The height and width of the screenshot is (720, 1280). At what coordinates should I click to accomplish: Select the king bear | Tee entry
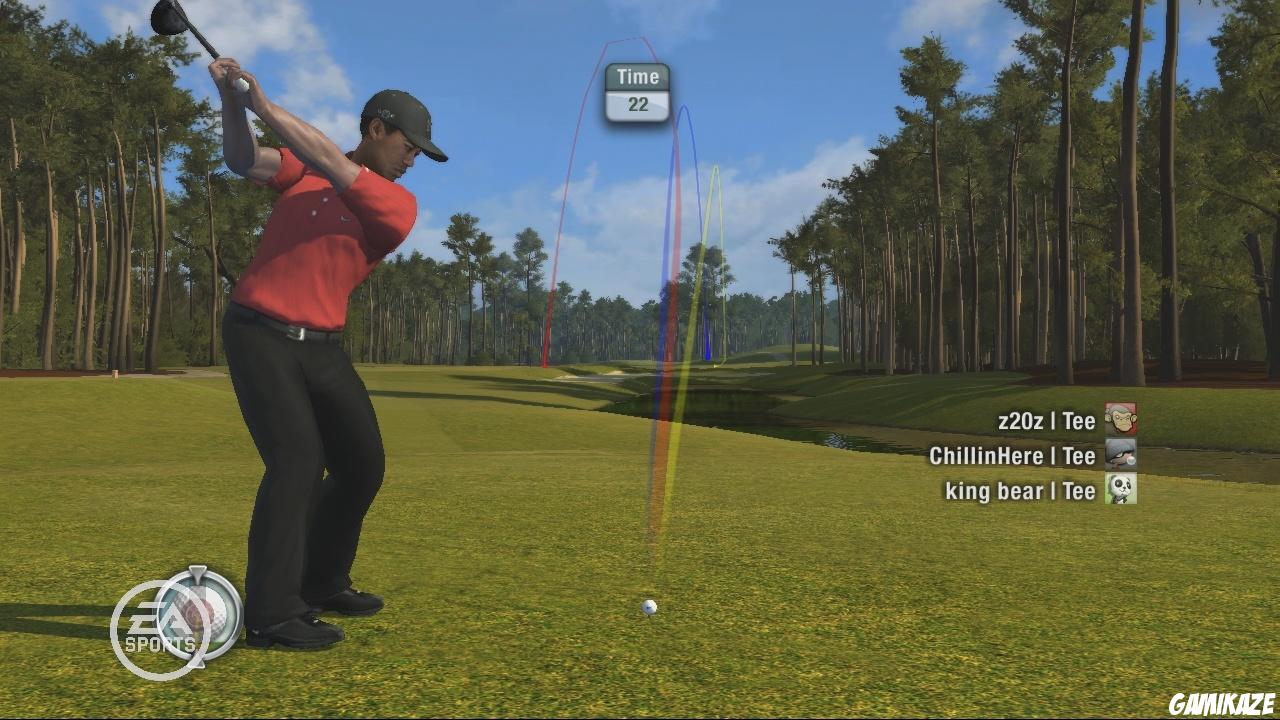1023,491
